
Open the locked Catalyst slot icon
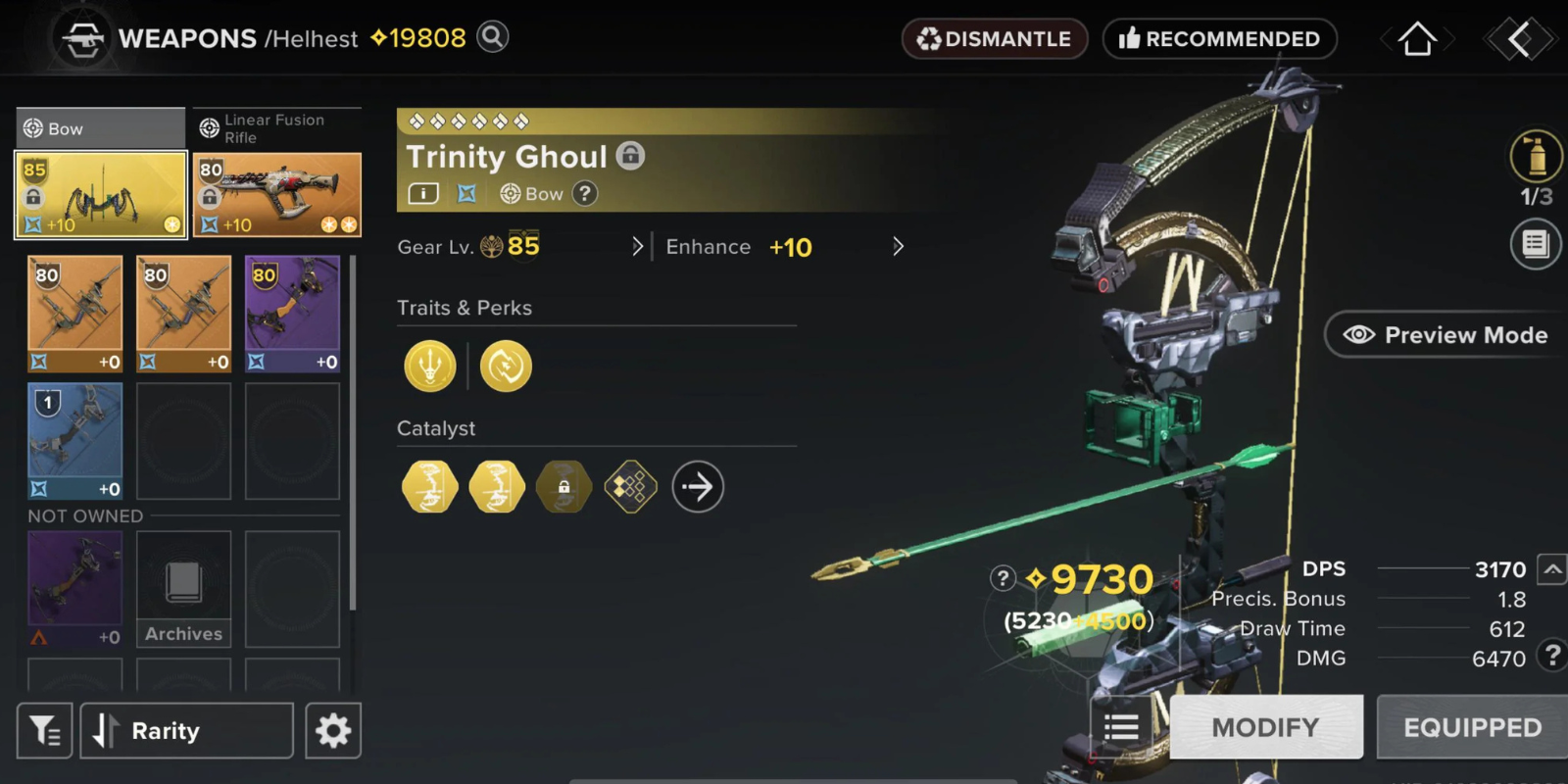click(563, 486)
